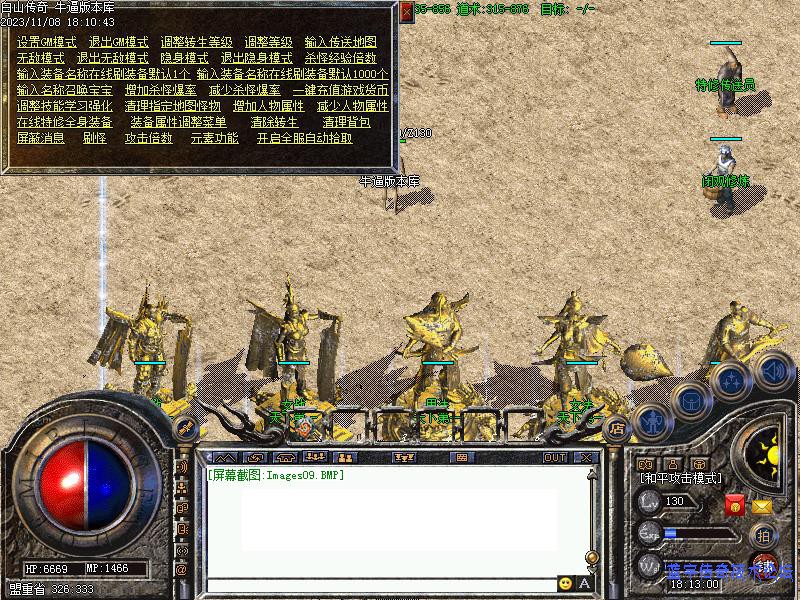Open the bag inventory round button

[x=691, y=401]
